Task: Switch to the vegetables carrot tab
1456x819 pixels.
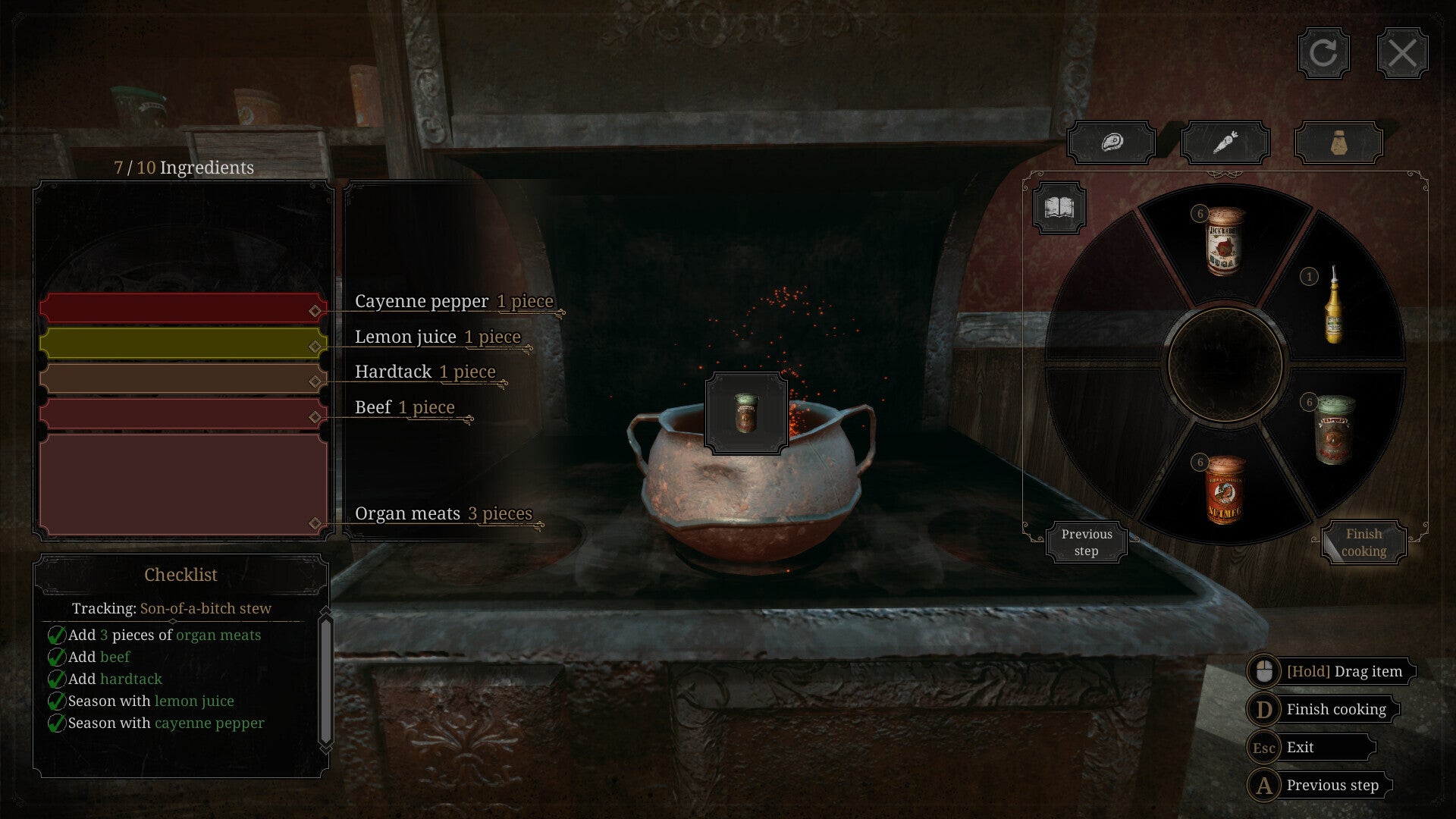Action: pyautogui.click(x=1225, y=142)
